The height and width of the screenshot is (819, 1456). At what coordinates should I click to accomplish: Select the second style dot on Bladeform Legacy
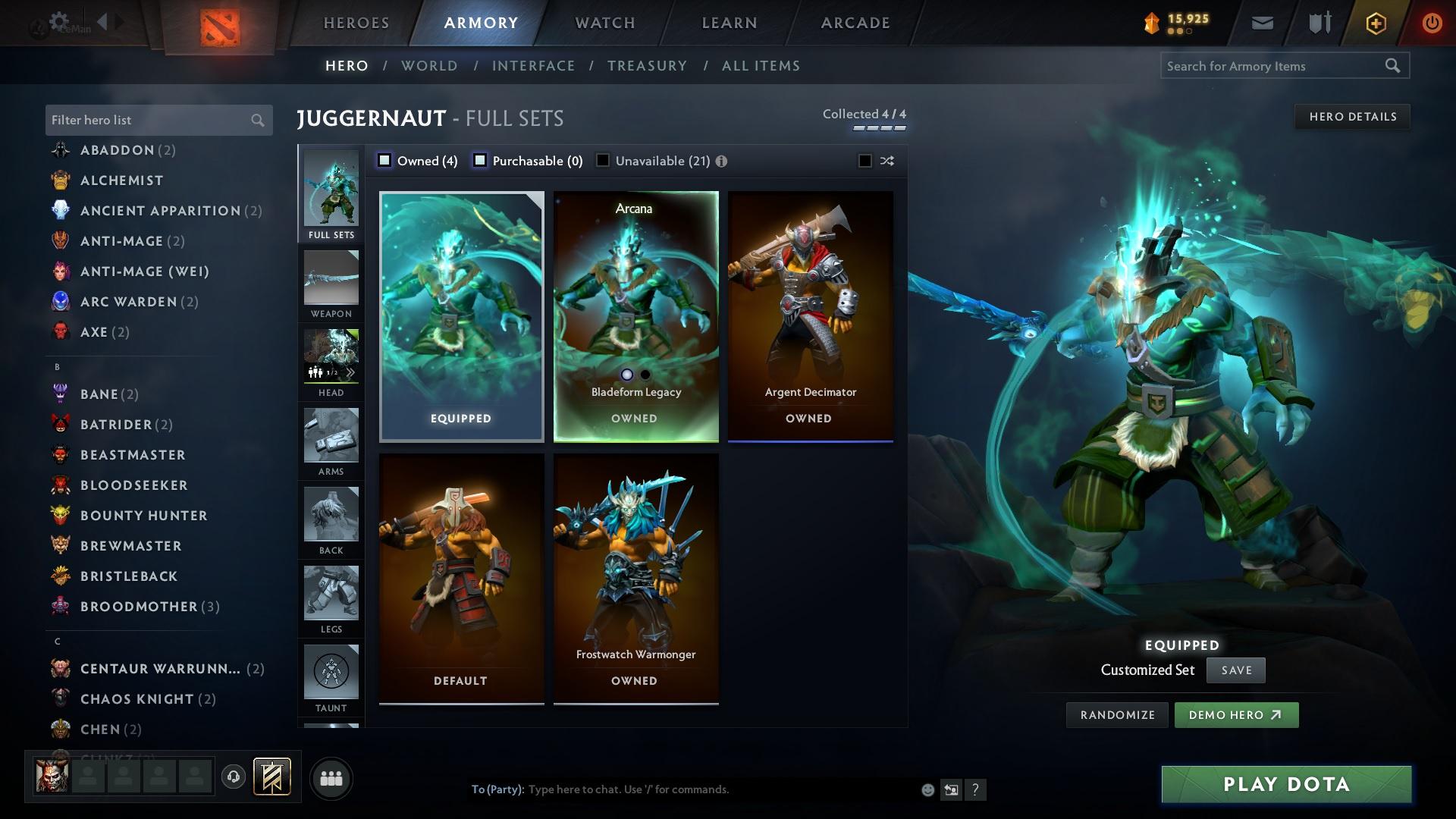(x=645, y=374)
